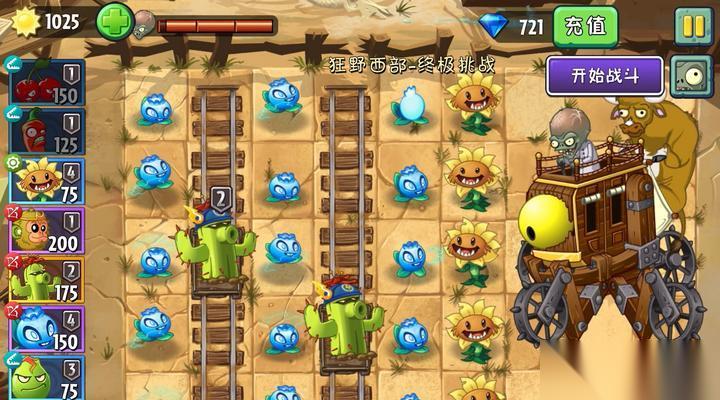
Task: Select the cherry bomb seed packet
Action: click(46, 83)
